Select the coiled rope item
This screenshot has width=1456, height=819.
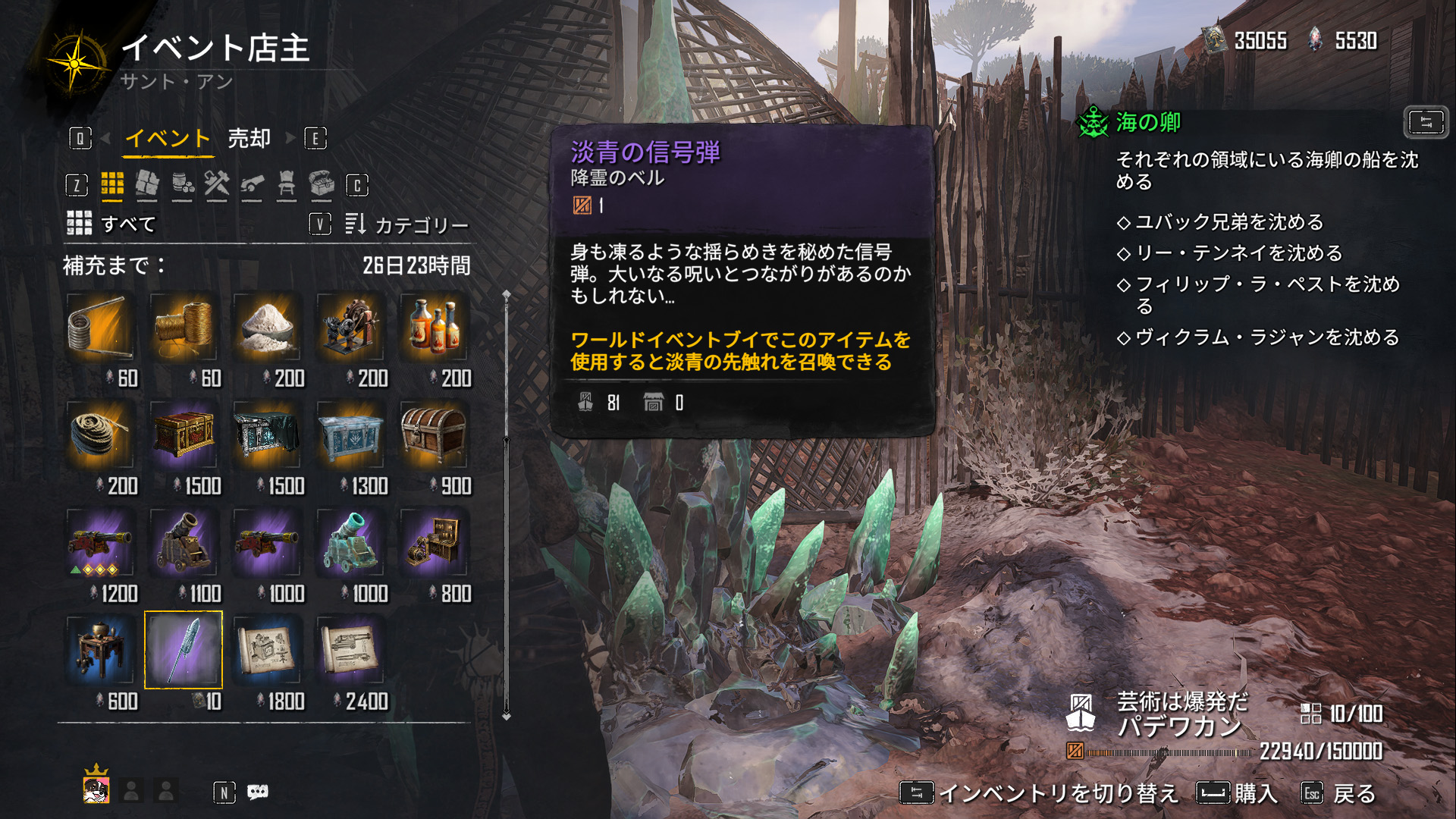[99, 435]
